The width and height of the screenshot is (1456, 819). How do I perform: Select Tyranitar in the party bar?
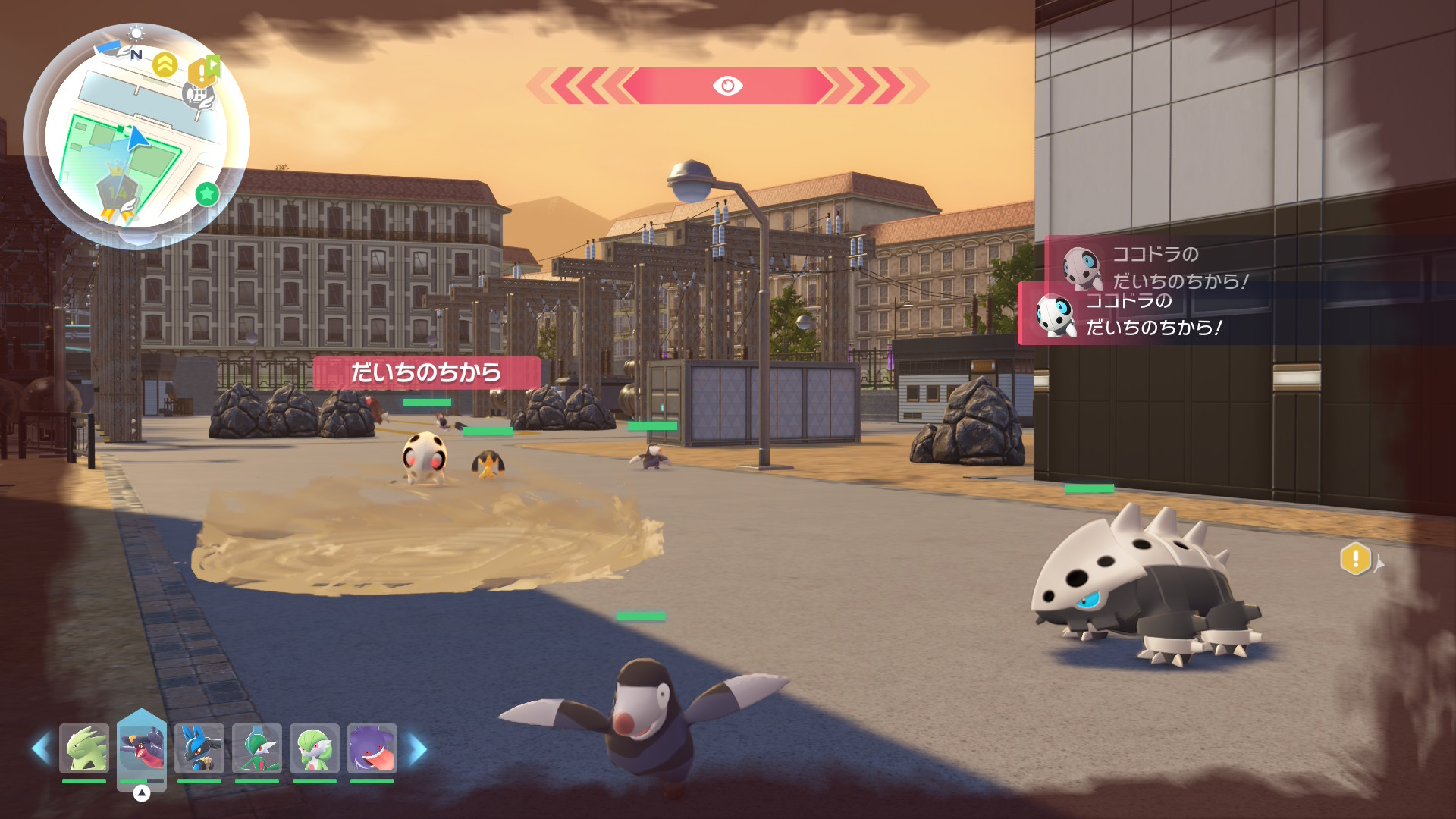click(84, 748)
